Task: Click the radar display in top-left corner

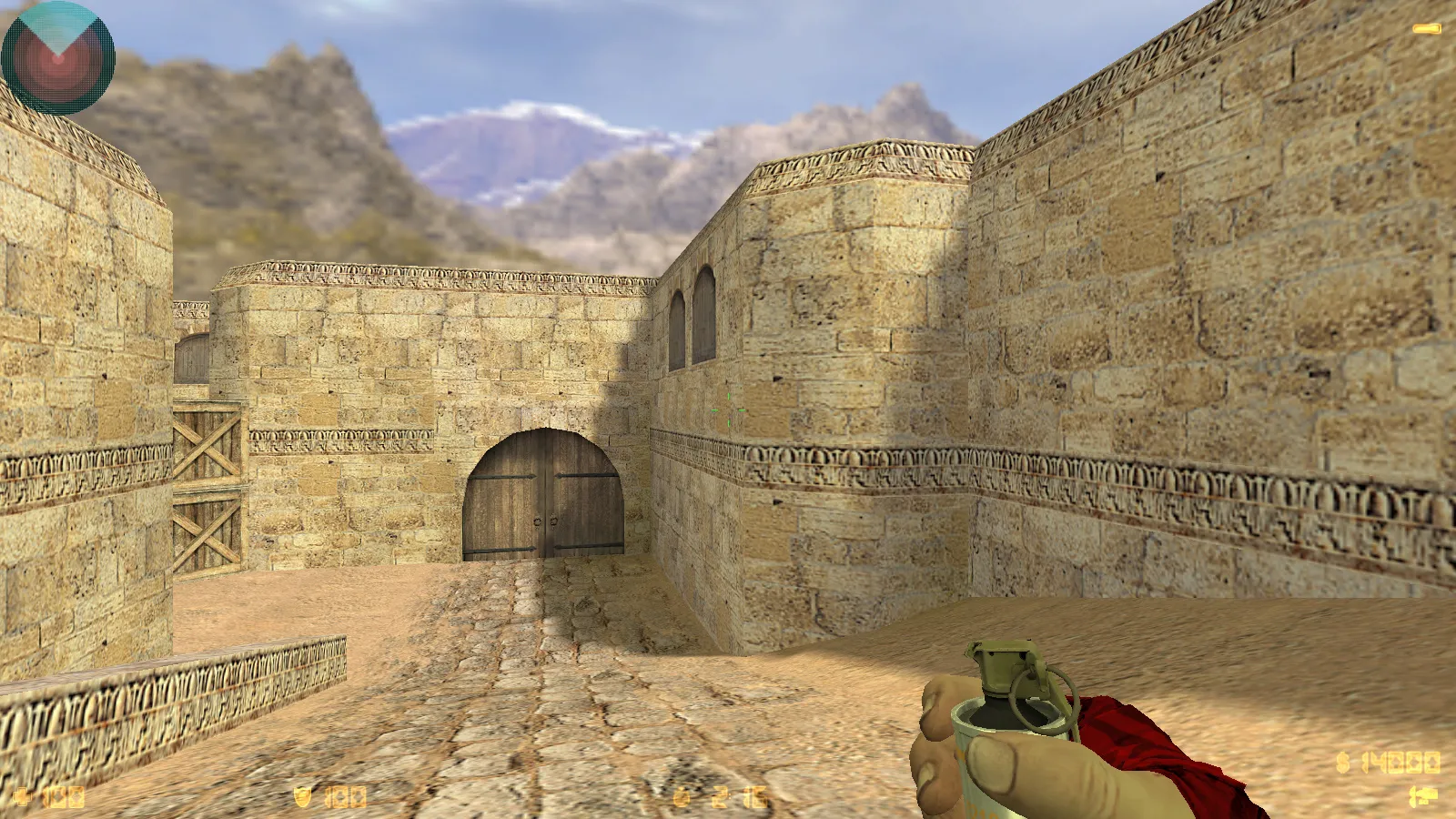Action: point(57,57)
